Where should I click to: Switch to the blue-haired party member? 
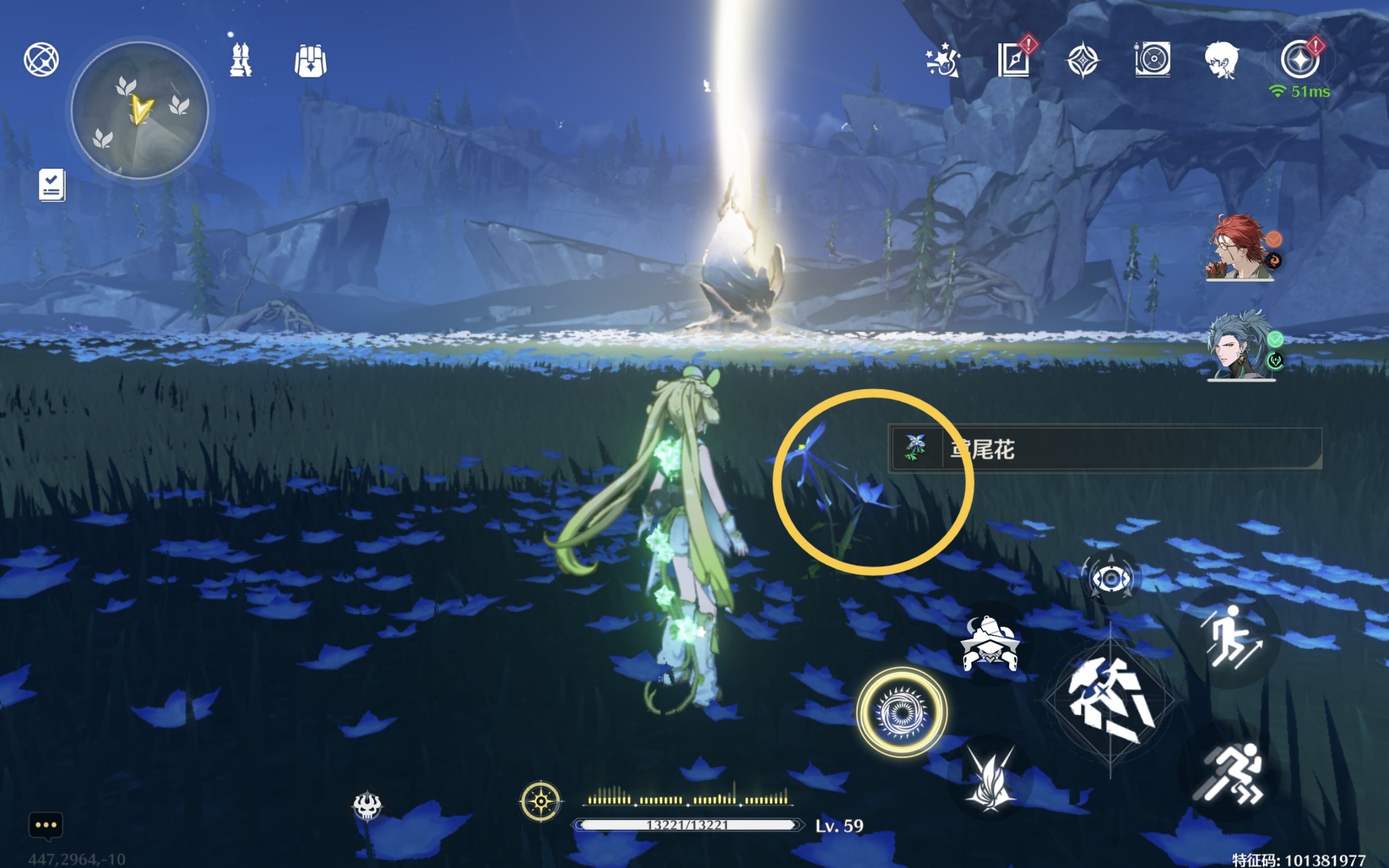(x=1240, y=346)
